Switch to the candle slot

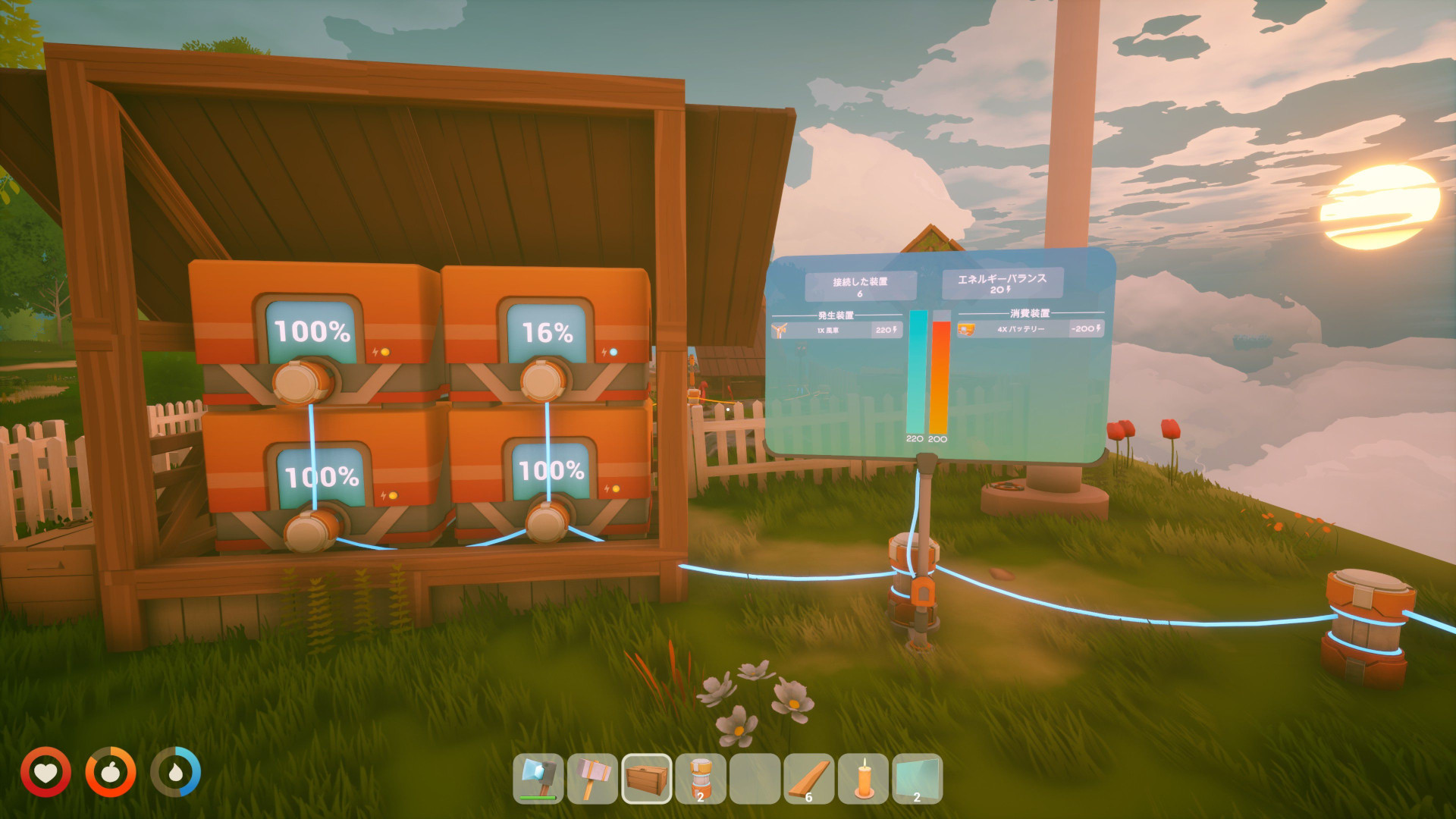863,778
